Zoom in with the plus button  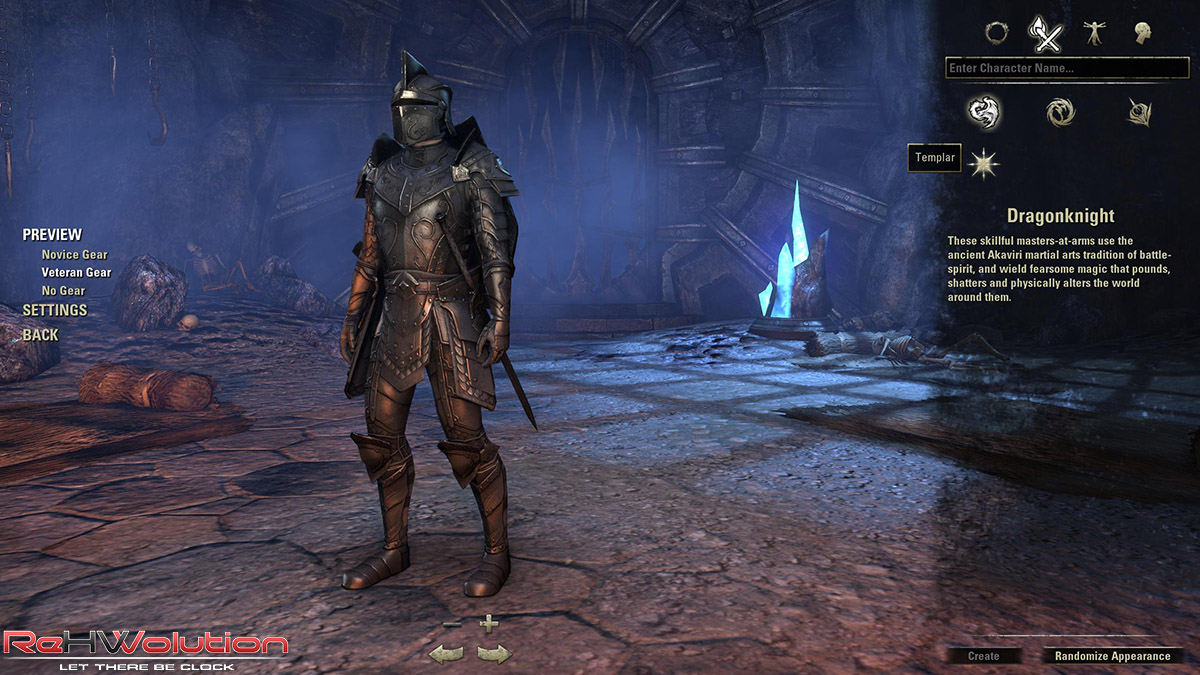(x=488, y=624)
